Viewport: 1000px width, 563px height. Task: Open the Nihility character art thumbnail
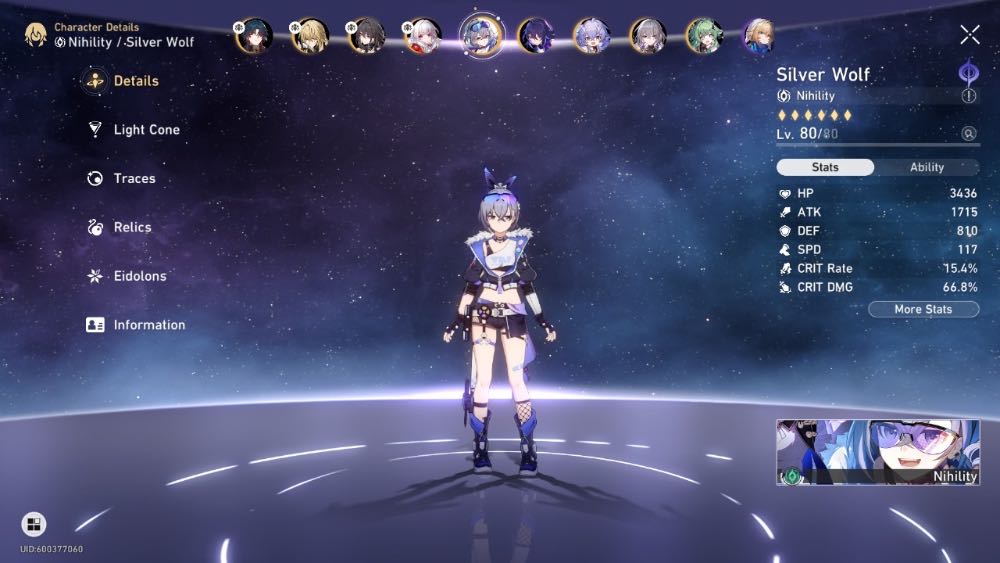(x=878, y=453)
